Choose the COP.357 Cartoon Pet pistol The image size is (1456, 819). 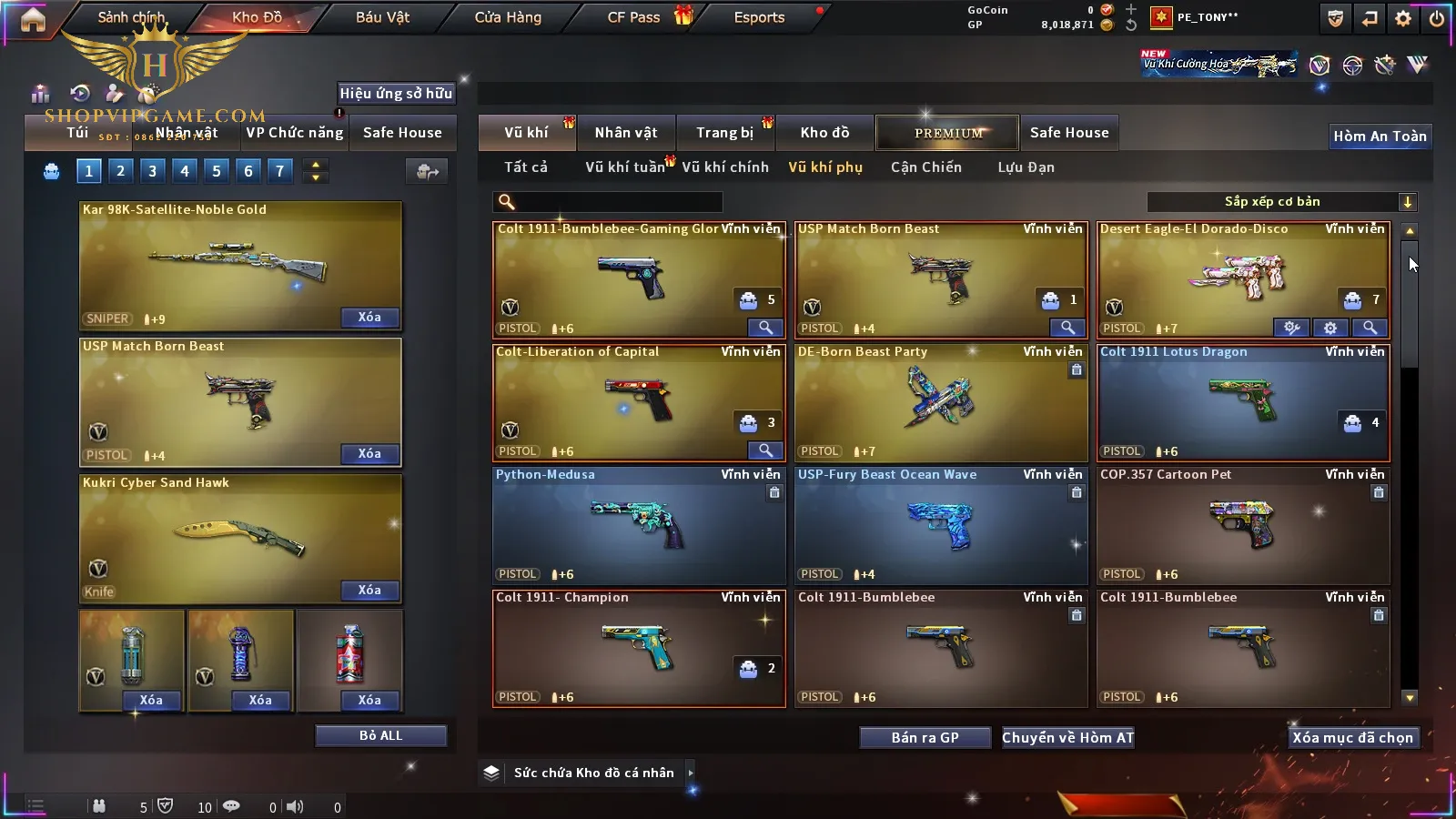click(1243, 525)
